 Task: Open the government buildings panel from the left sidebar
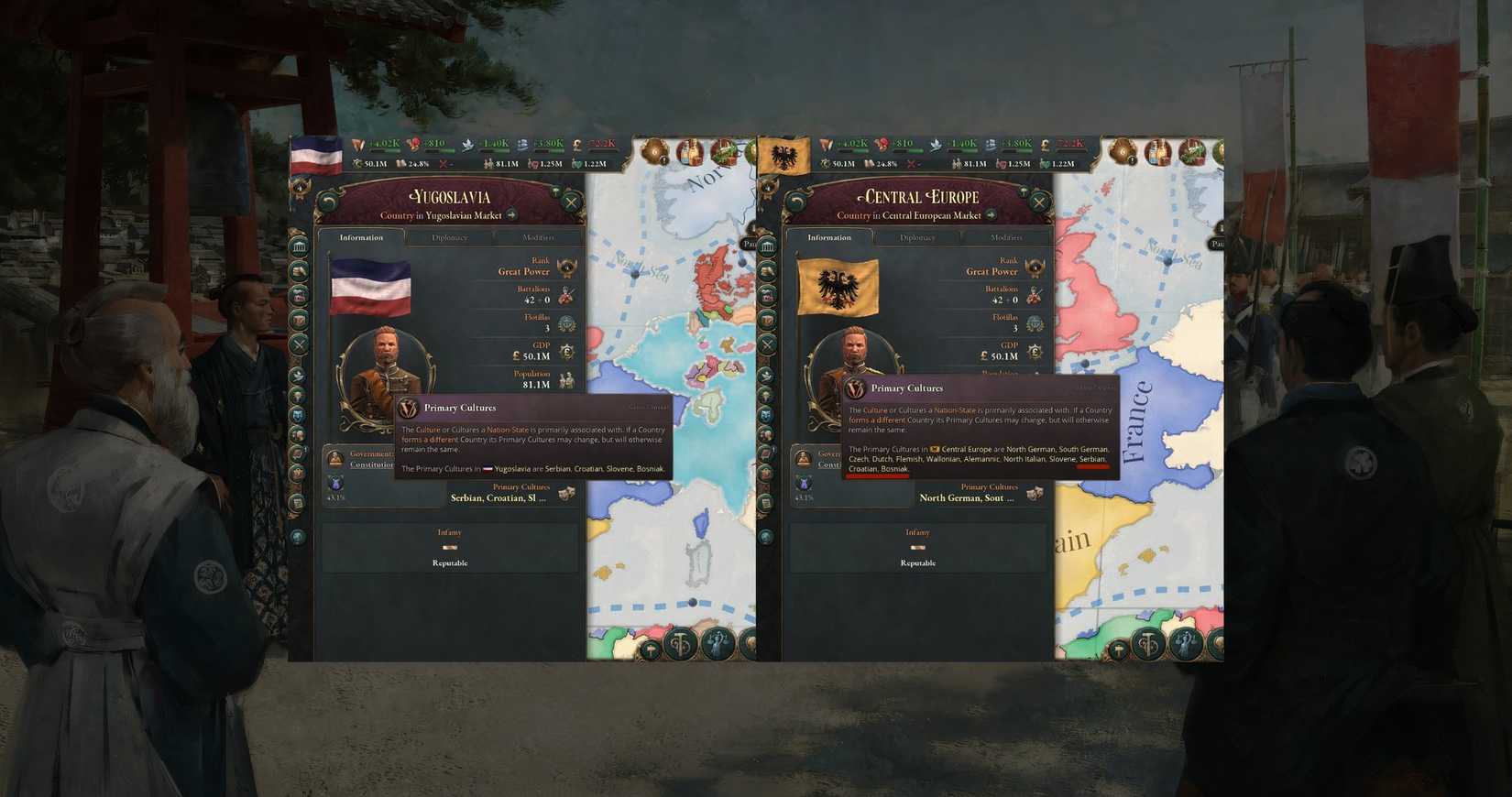(299, 246)
